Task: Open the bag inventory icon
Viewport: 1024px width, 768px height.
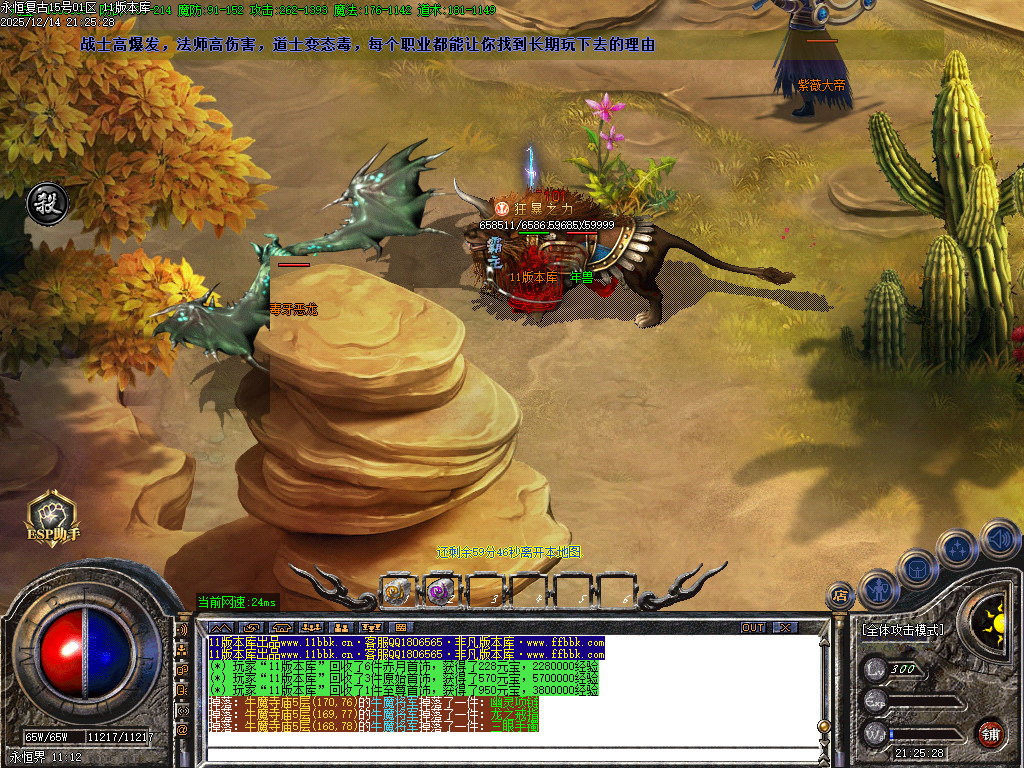Action: (917, 569)
